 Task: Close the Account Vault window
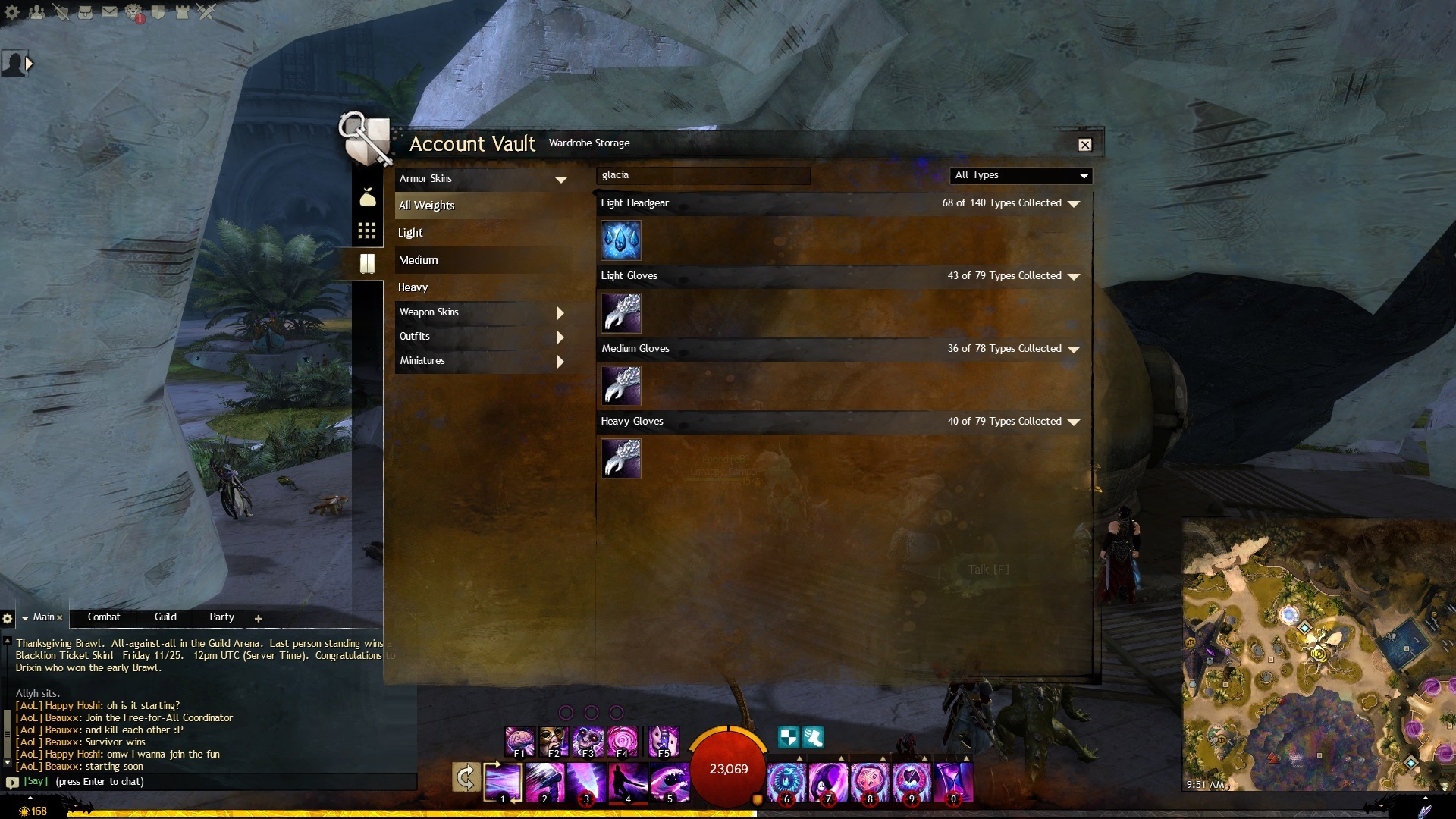tap(1085, 145)
